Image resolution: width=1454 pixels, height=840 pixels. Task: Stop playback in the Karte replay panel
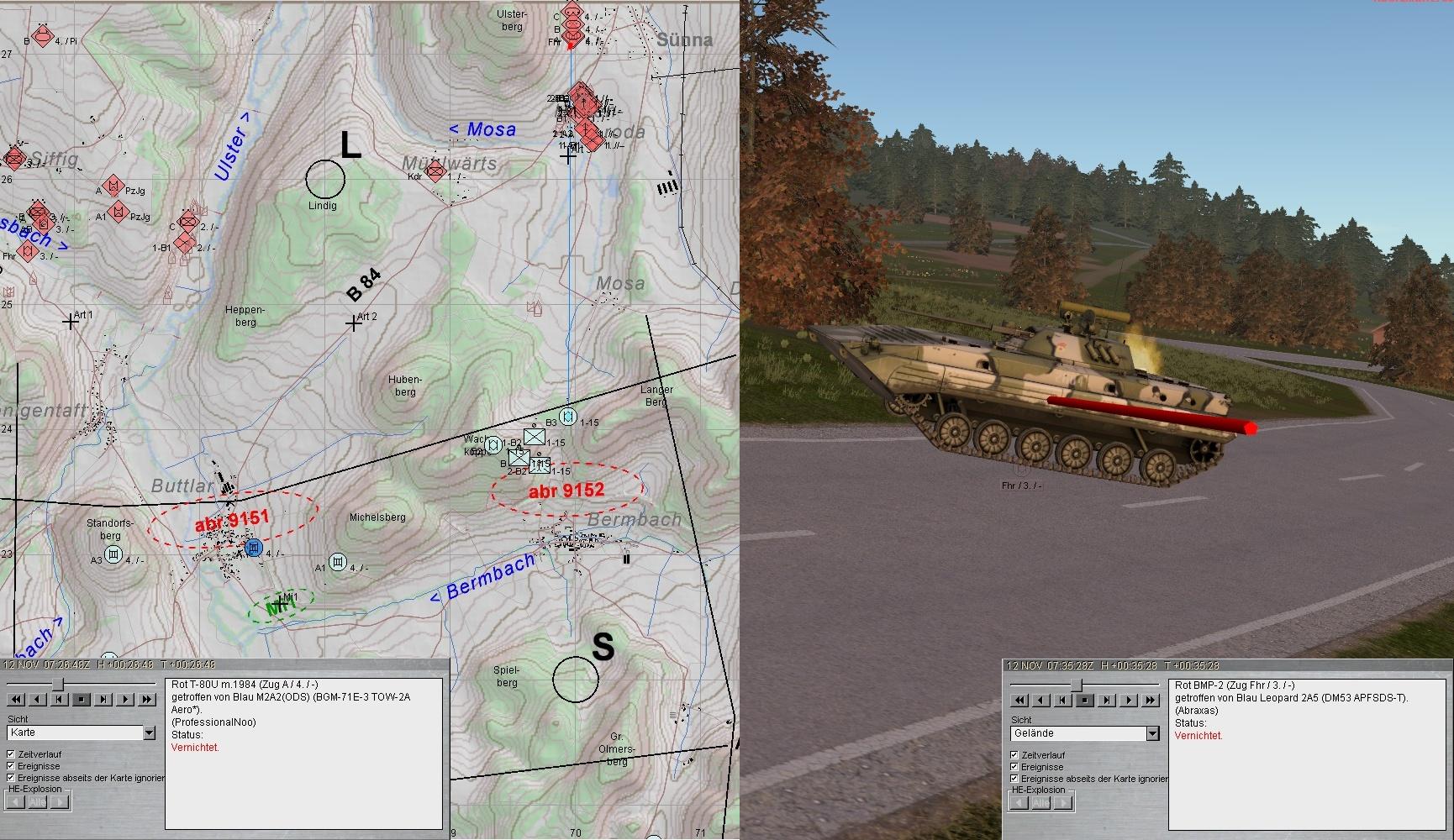[x=82, y=699]
